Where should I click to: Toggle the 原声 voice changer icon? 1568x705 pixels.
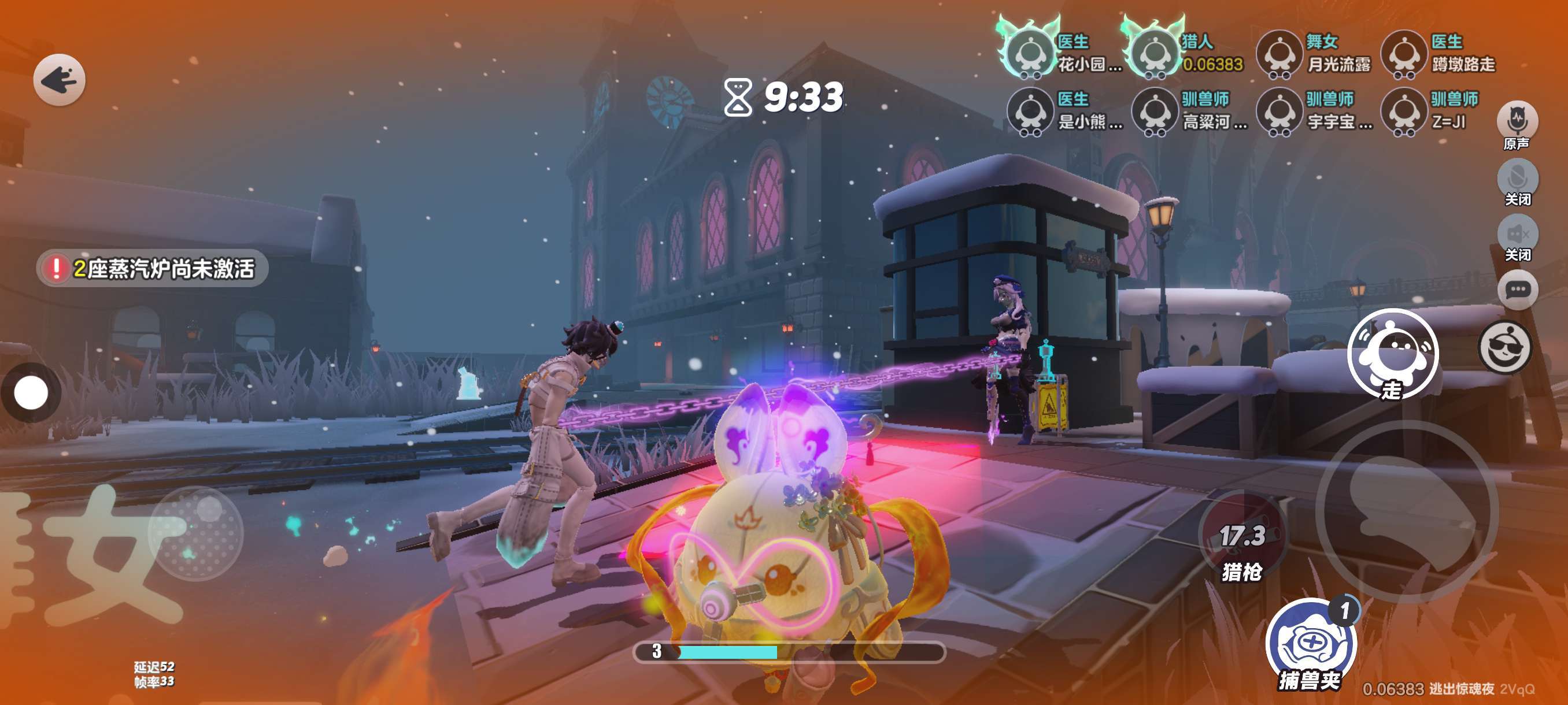tap(1517, 121)
